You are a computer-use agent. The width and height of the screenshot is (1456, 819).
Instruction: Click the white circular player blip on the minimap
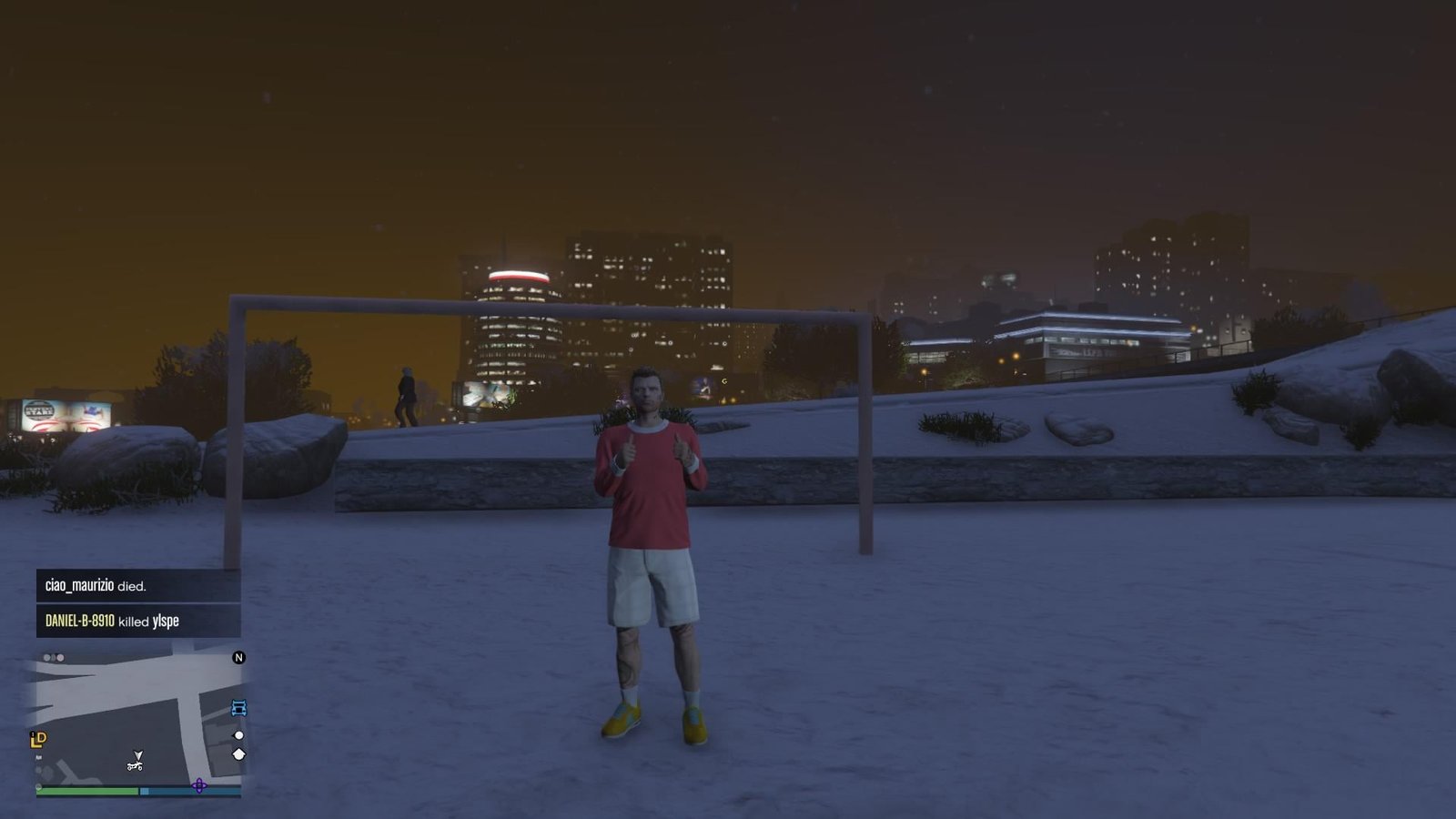click(x=238, y=735)
